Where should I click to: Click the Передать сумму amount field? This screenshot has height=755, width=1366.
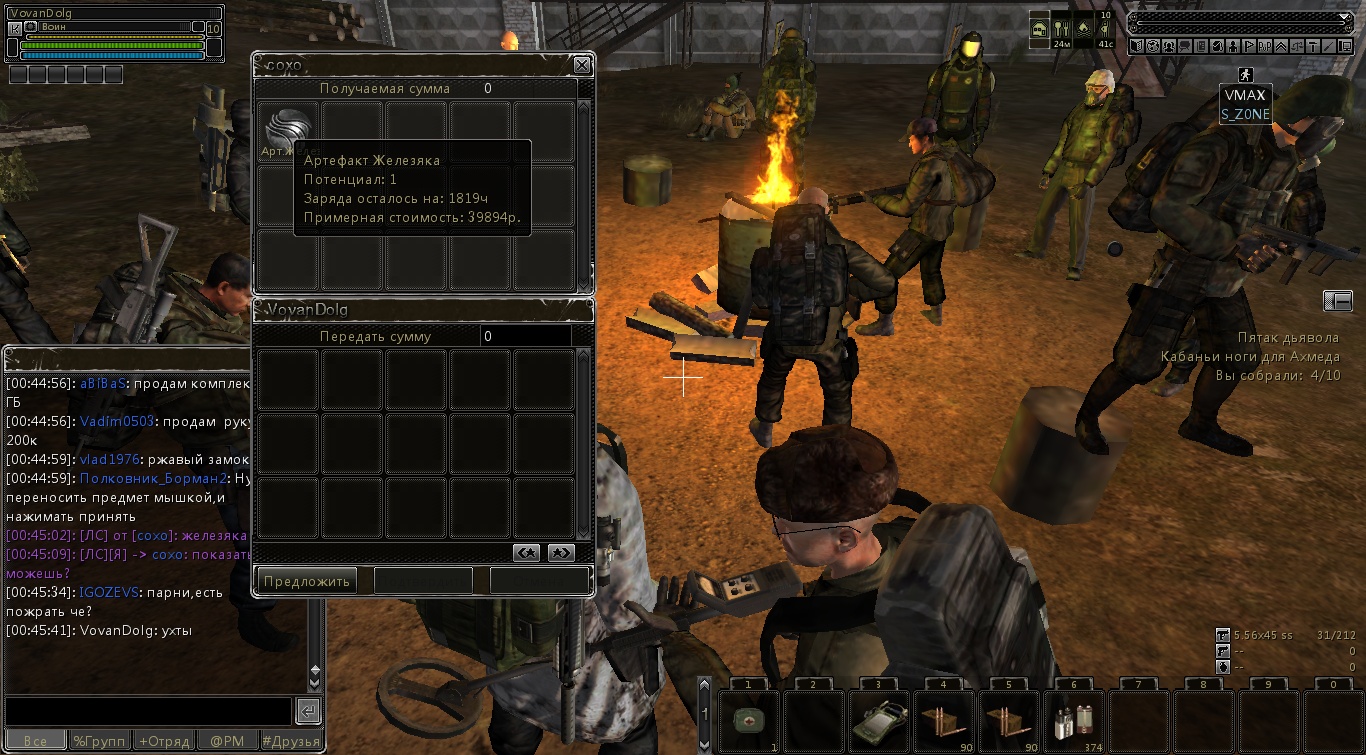tap(526, 337)
